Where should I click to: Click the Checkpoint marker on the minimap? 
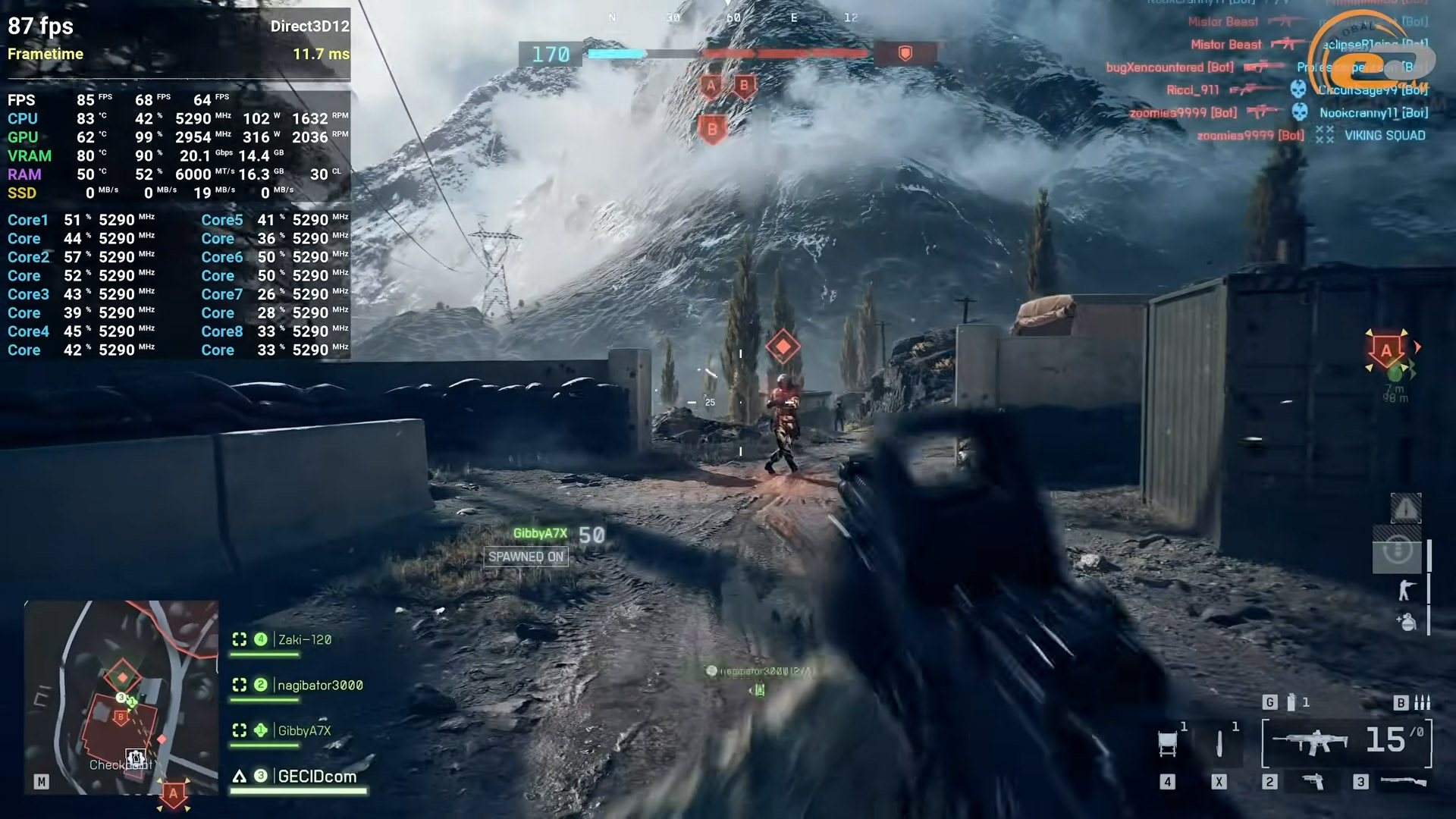tap(135, 758)
